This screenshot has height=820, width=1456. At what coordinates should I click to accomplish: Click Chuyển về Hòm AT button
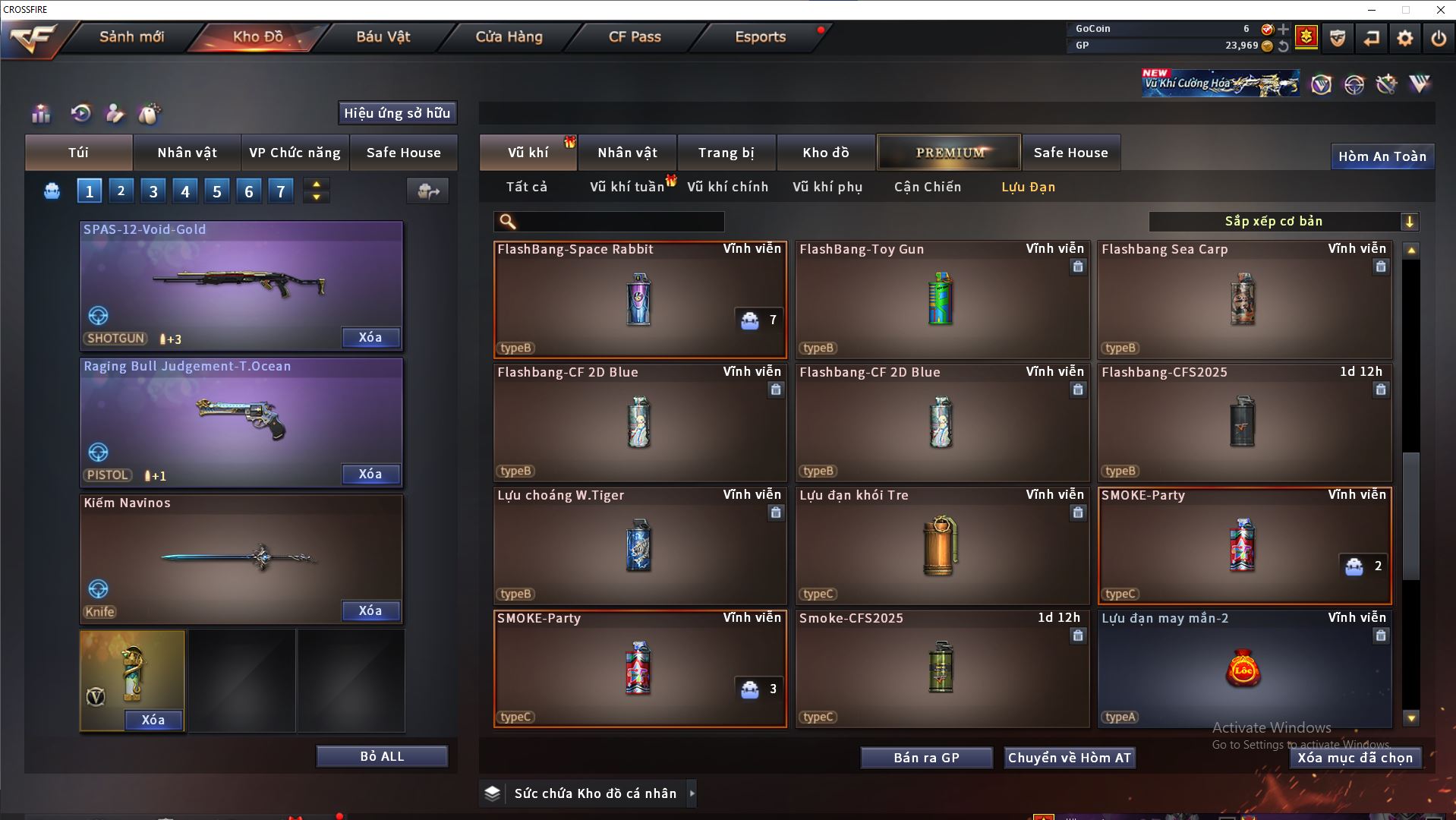tap(1069, 758)
